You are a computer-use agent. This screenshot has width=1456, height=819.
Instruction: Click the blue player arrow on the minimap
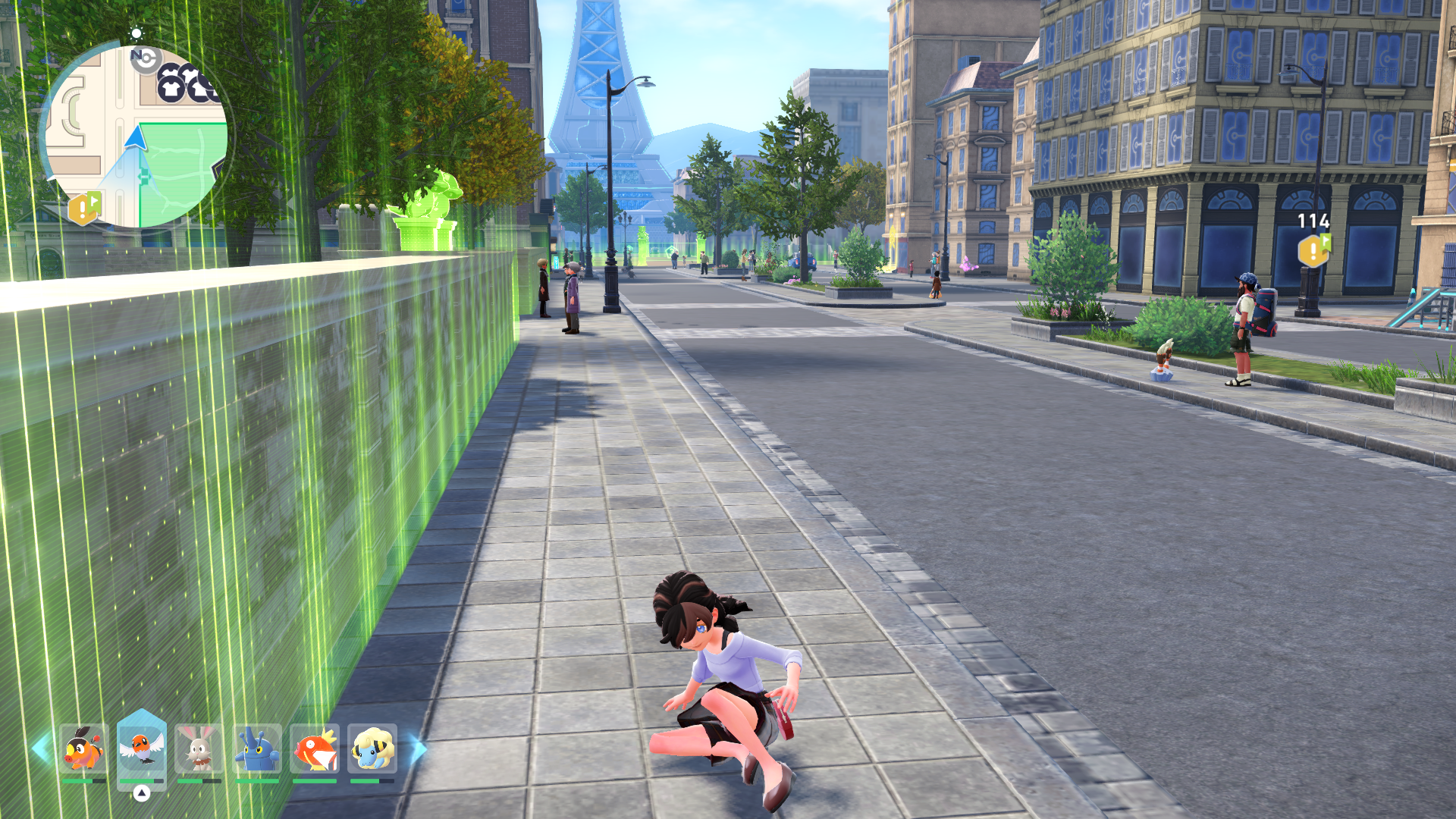point(136,138)
